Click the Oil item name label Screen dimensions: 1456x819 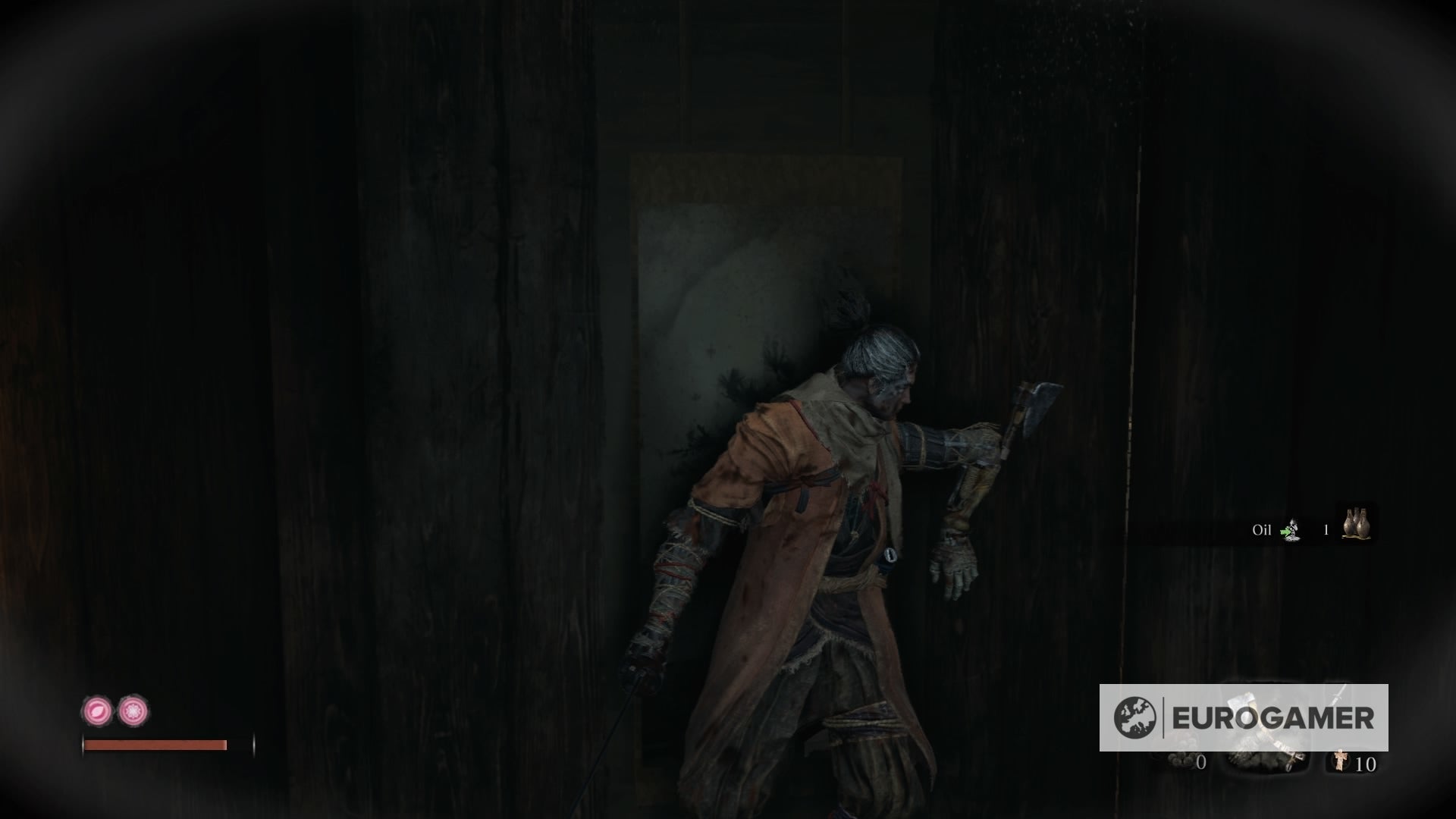tap(1264, 529)
